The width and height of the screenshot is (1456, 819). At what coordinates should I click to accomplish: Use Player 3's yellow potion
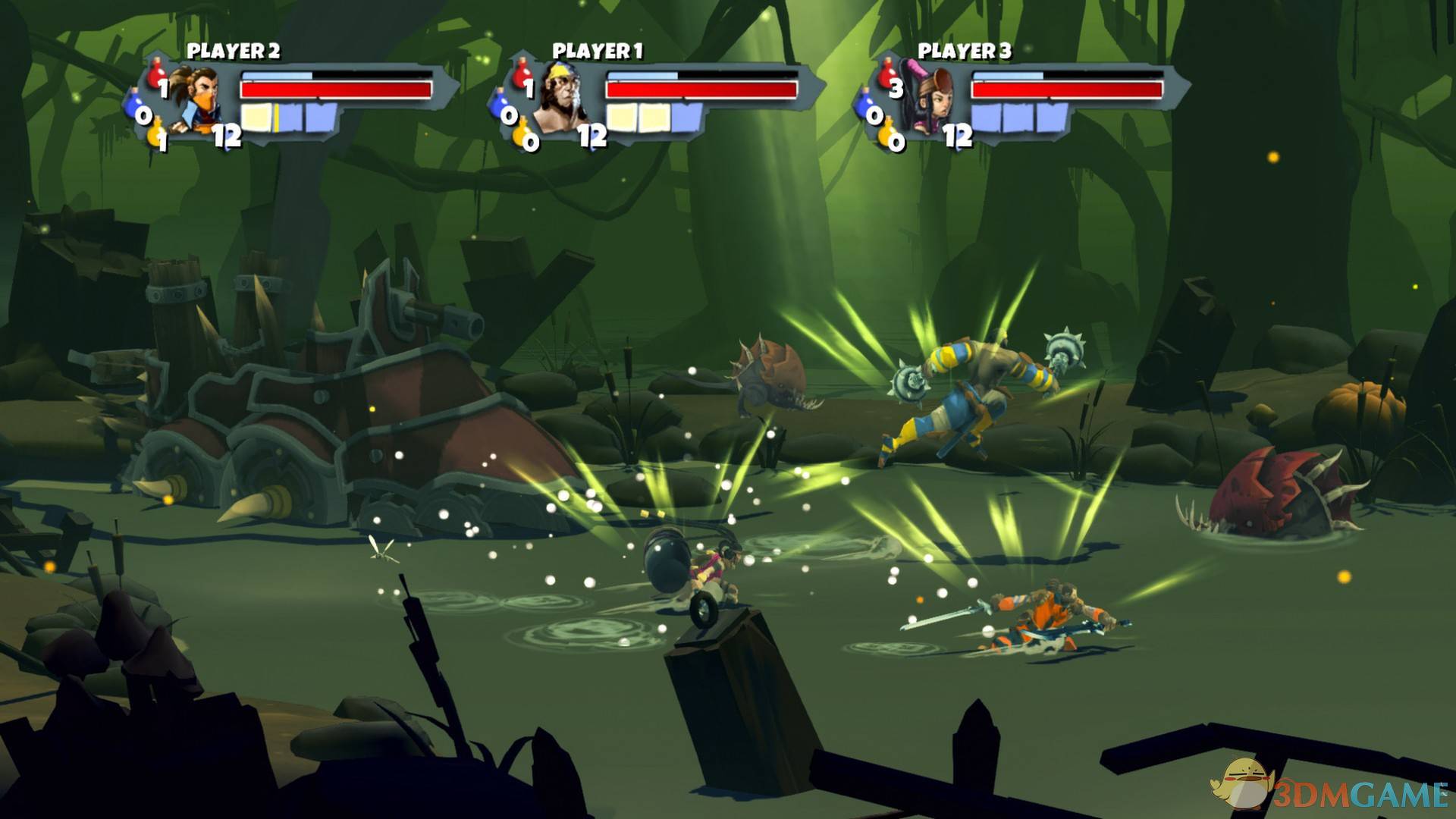tap(888, 135)
